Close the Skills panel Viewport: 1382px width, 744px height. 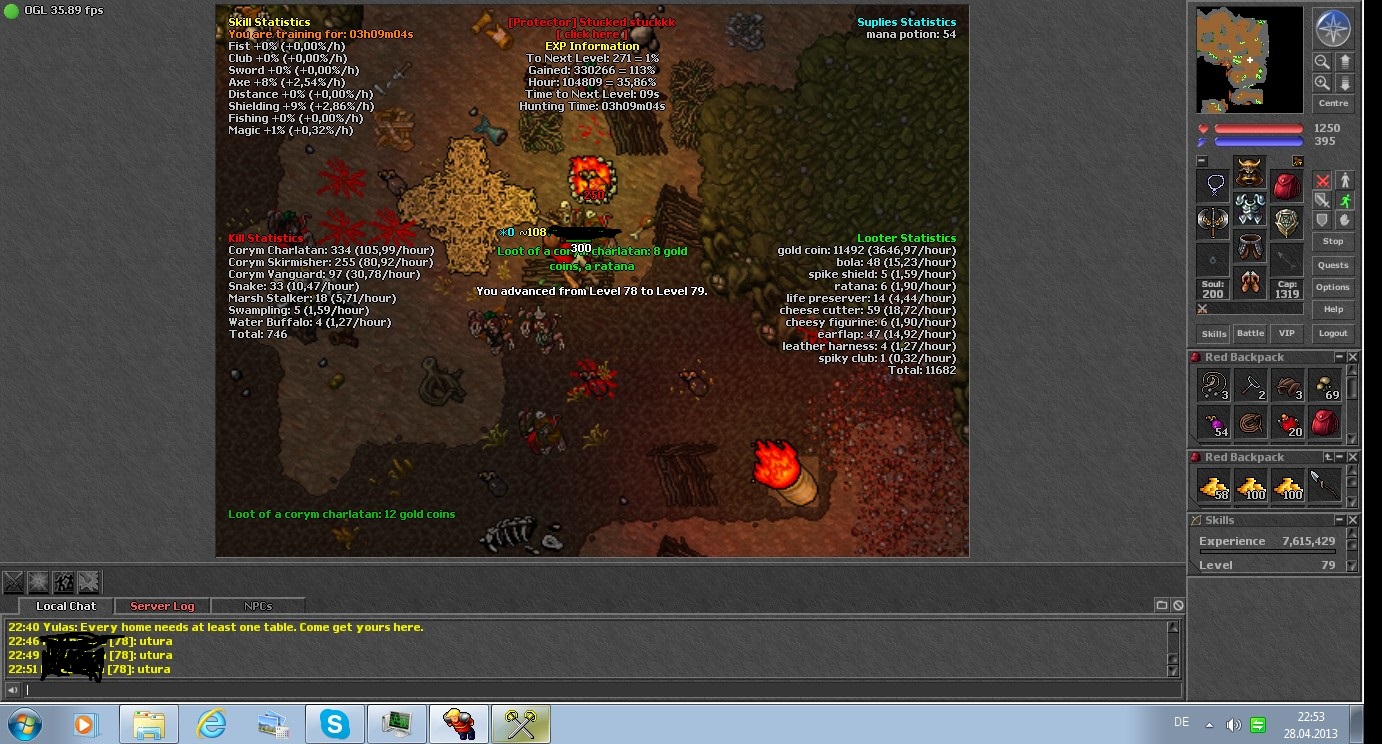tap(1353, 520)
